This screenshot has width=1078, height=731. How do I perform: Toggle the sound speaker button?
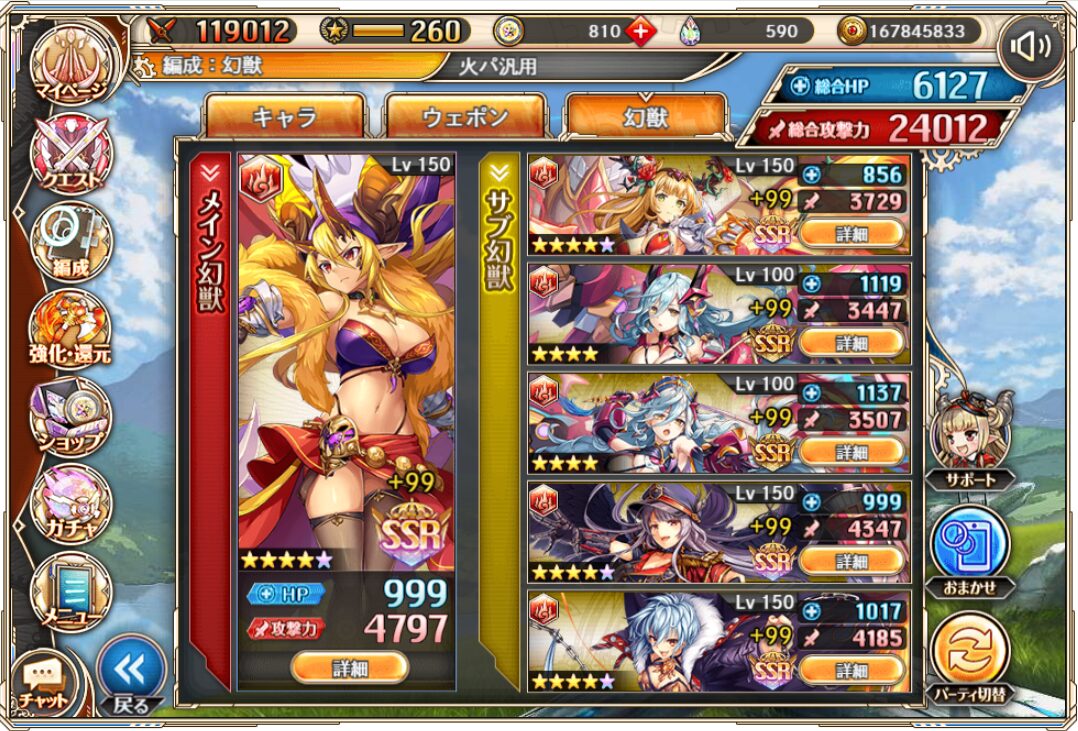[x=1030, y=48]
